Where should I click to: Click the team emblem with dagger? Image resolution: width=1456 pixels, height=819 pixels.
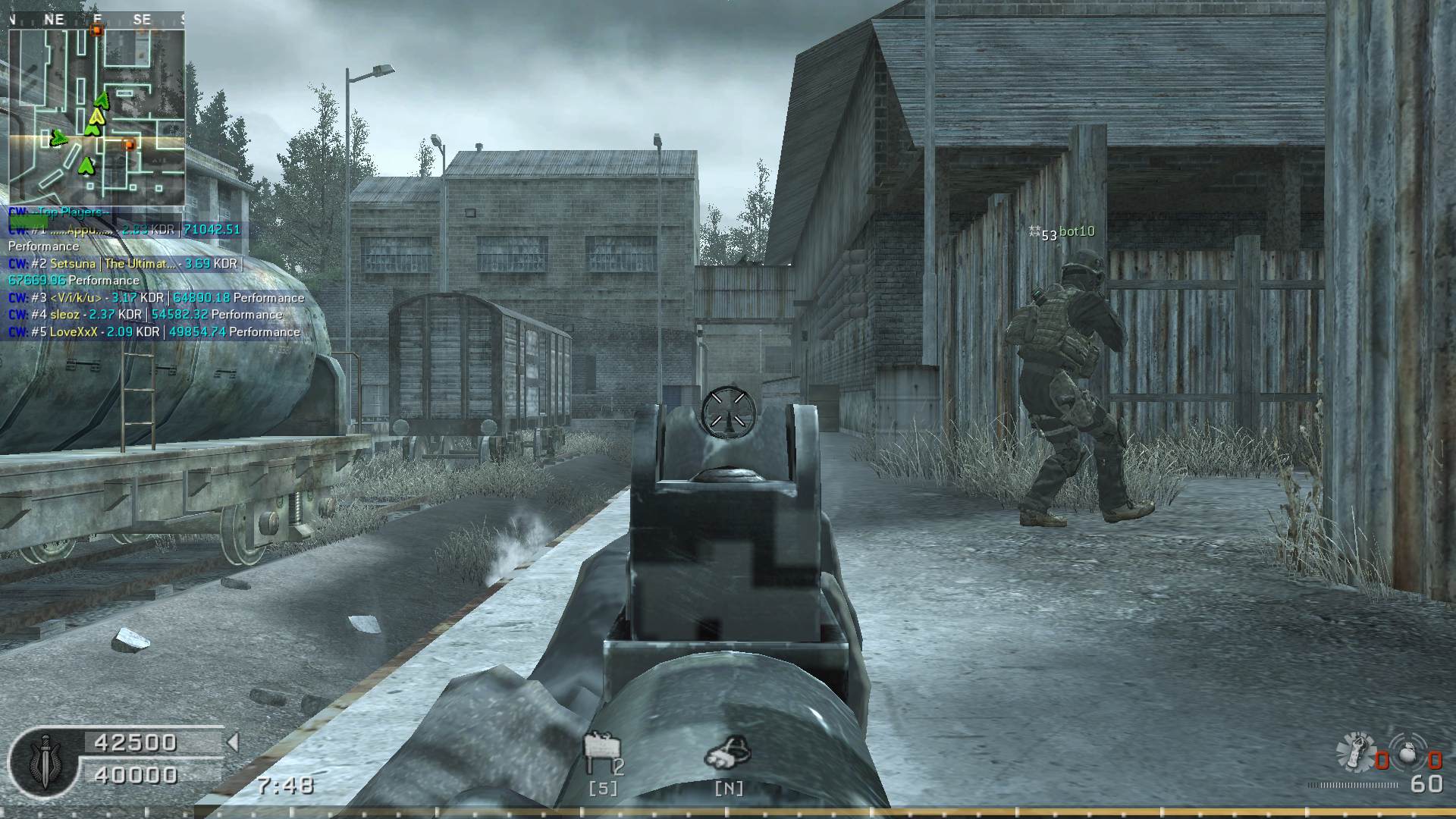coord(45,761)
